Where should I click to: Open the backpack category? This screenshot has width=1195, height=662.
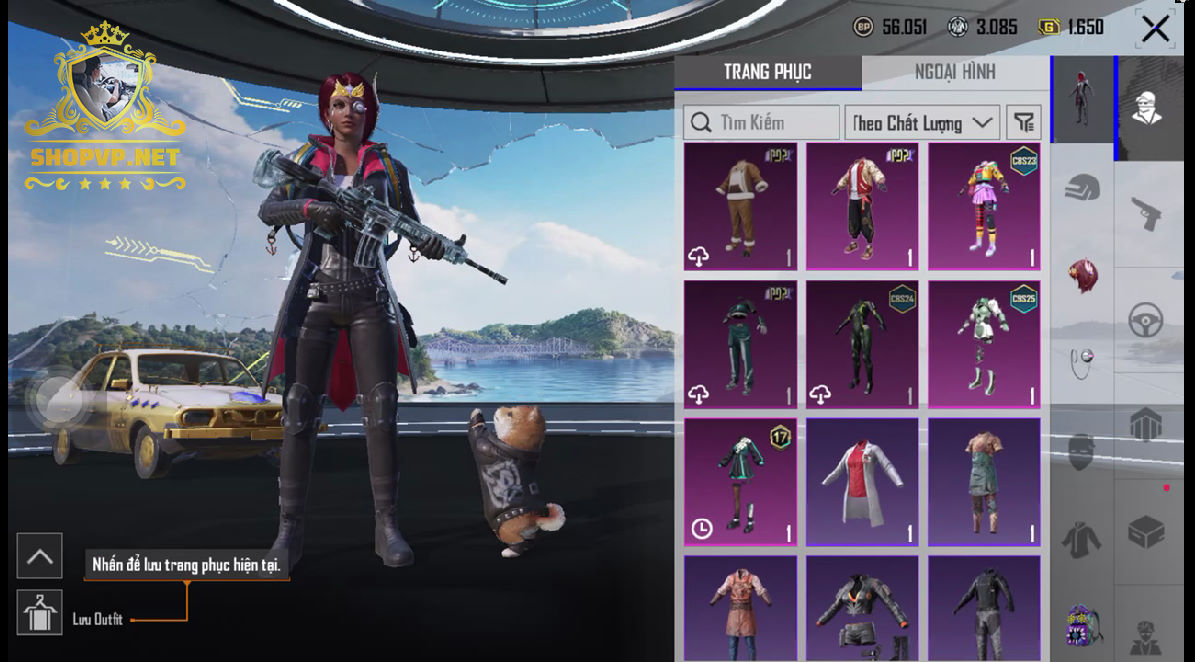(x=1082, y=626)
